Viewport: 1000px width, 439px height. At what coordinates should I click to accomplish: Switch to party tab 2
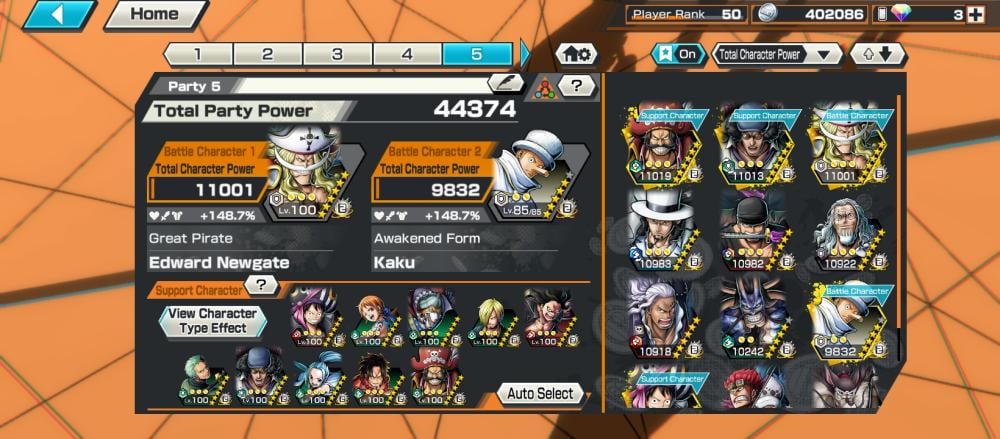pos(267,54)
